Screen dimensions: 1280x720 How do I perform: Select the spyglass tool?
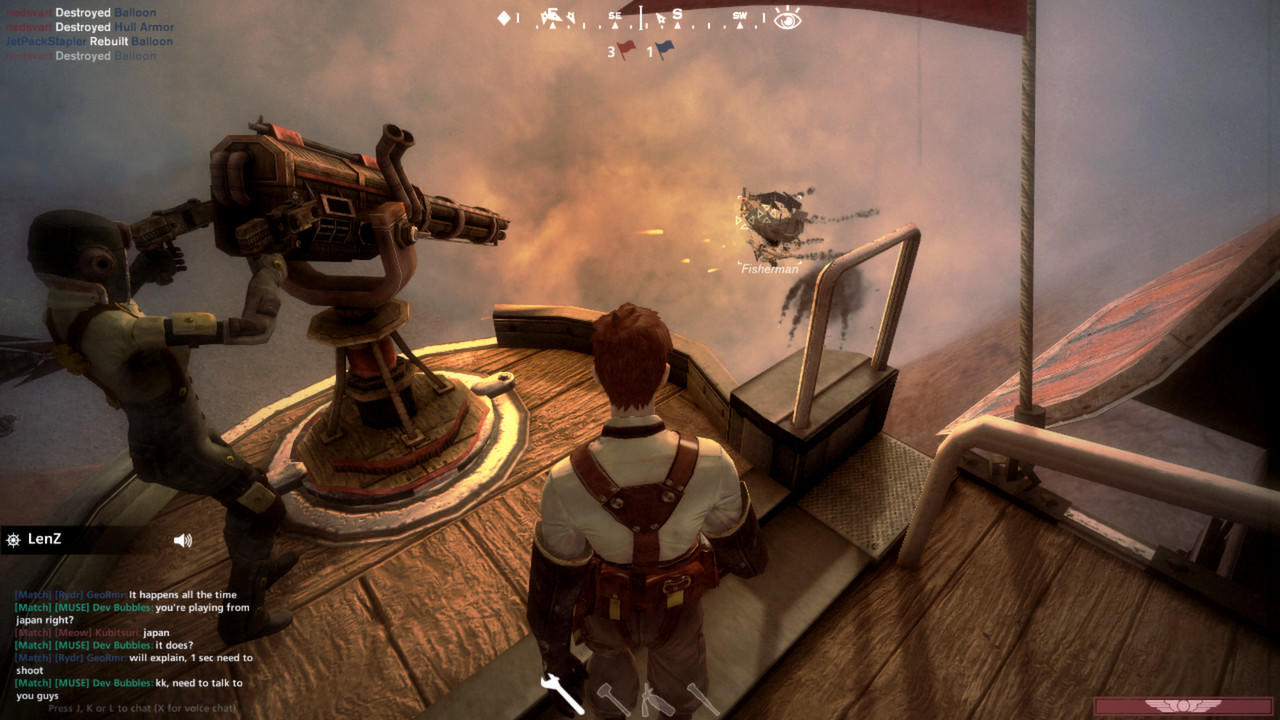[x=657, y=698]
